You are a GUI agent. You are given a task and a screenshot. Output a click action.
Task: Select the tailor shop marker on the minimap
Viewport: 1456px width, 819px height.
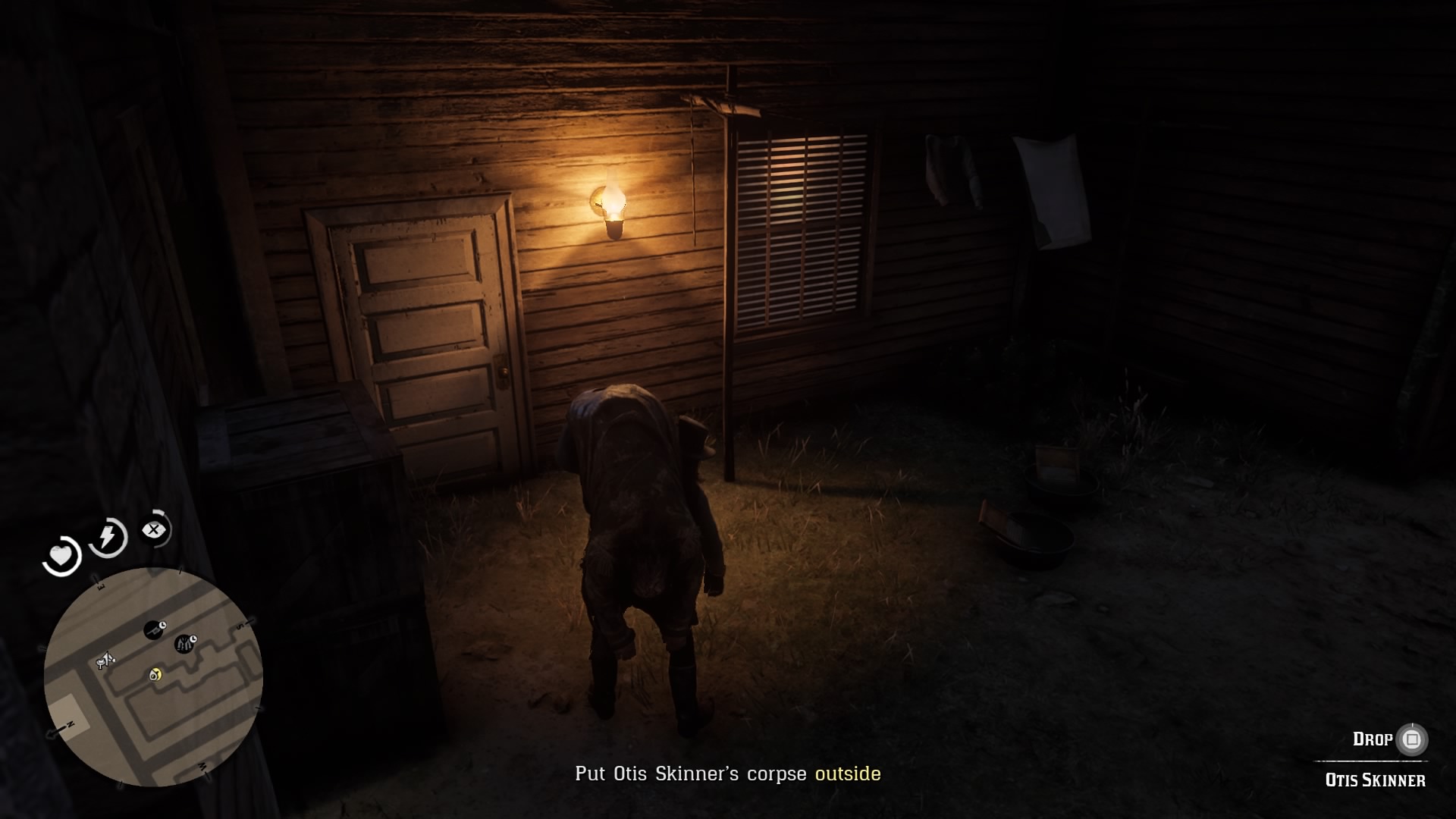pyautogui.click(x=185, y=642)
